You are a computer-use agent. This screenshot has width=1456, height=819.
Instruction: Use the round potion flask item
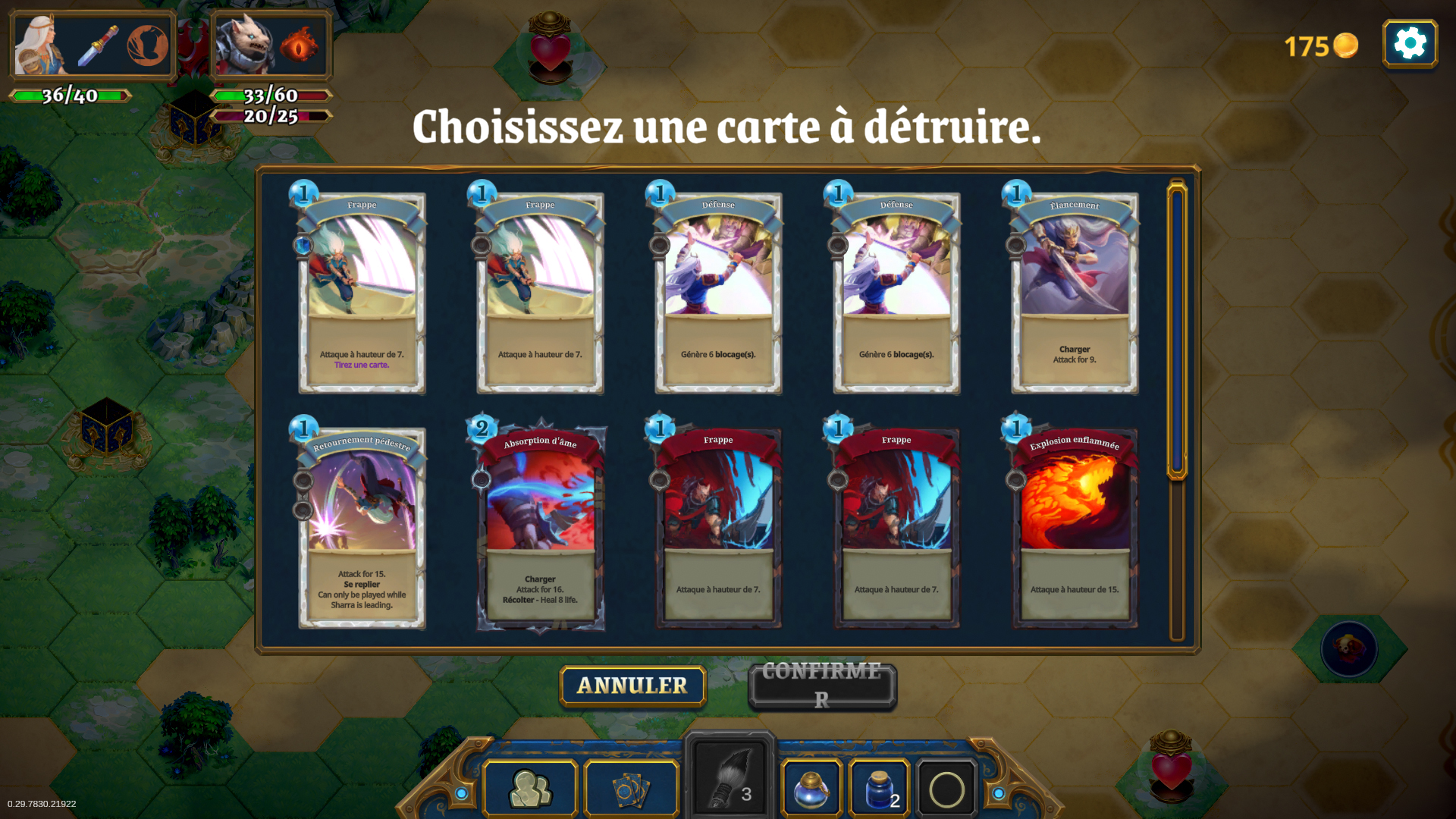[x=811, y=789]
